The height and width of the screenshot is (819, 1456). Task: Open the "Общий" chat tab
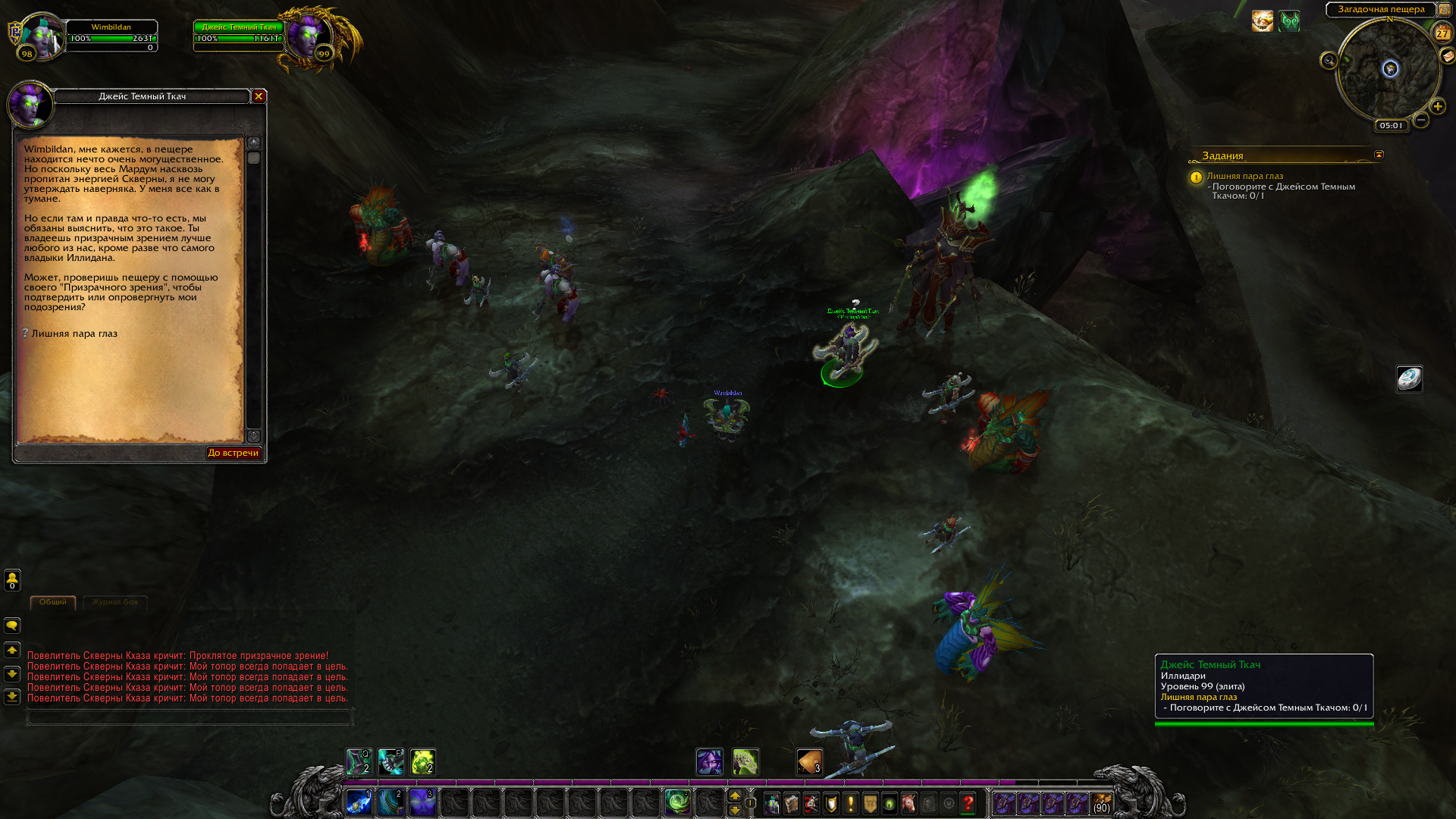(52, 602)
